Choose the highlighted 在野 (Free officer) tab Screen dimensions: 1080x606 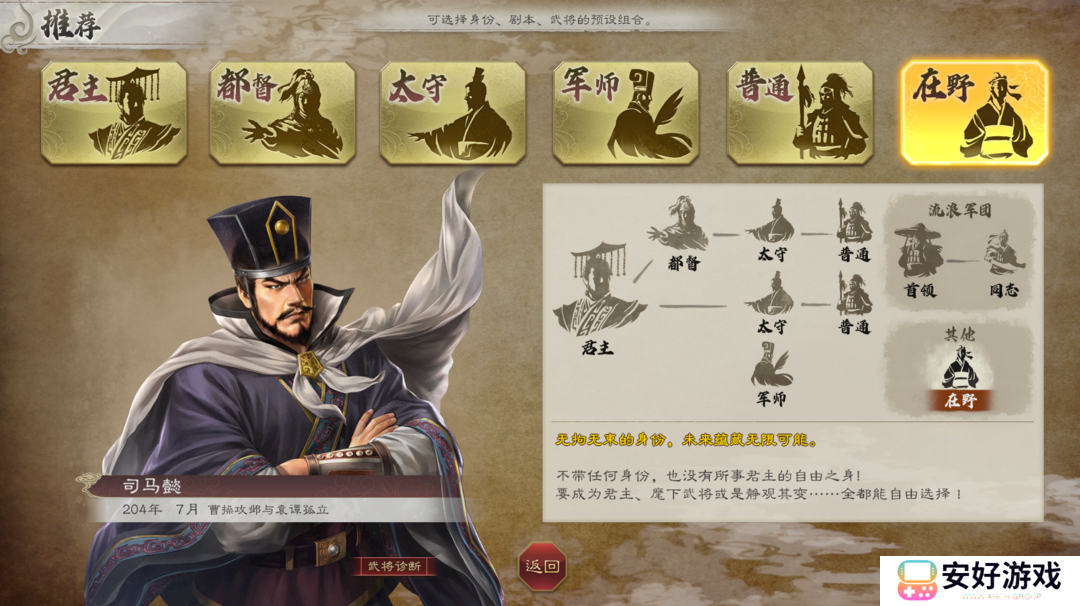[x=974, y=113]
